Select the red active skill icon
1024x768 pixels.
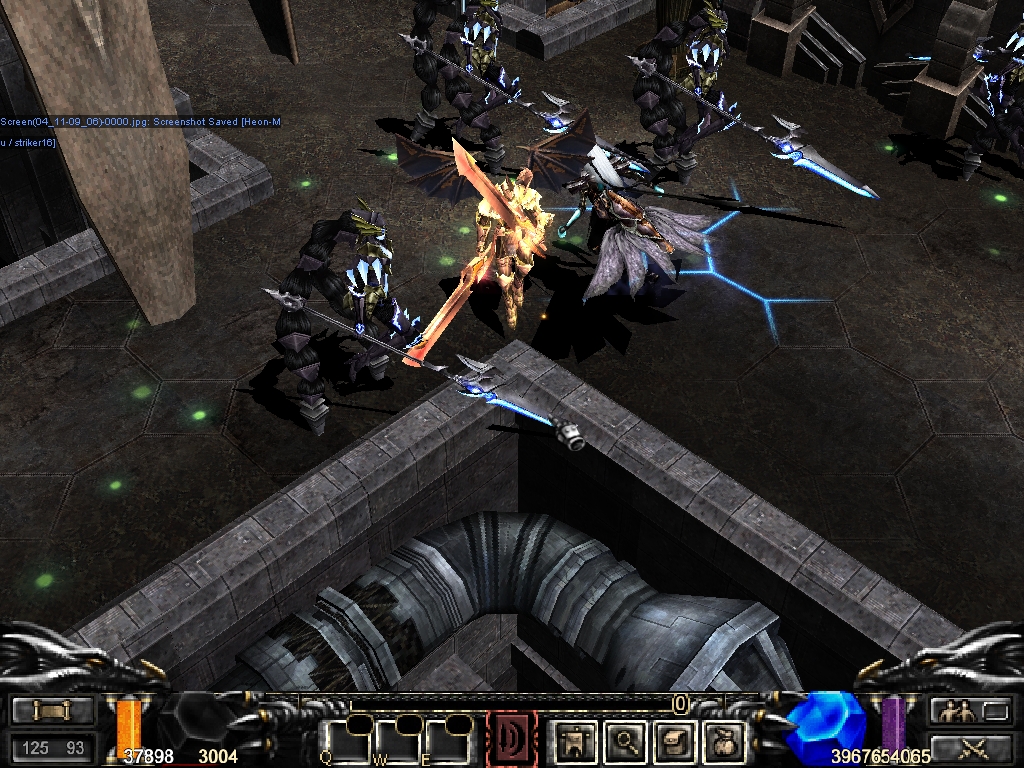point(511,740)
